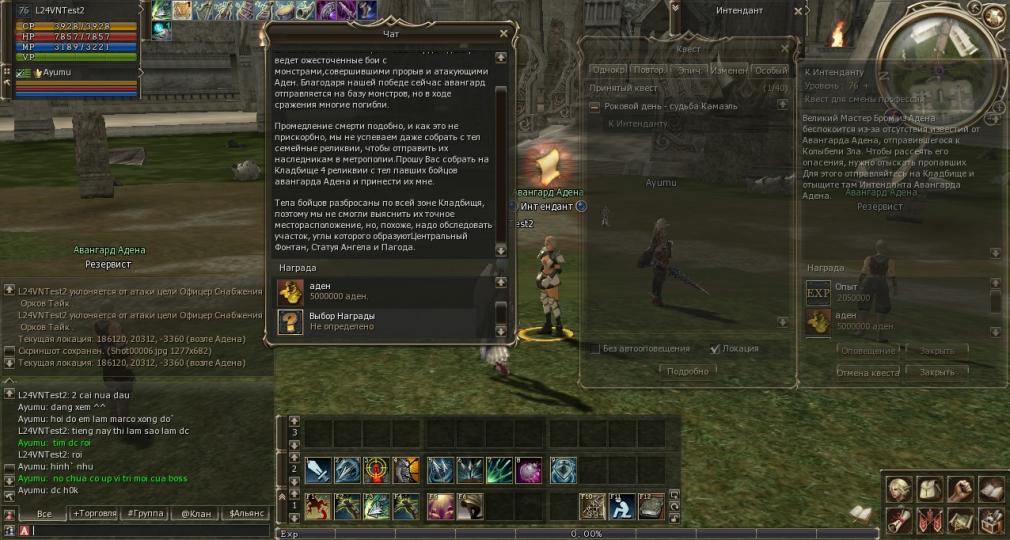Image resolution: width=1010 pixels, height=540 pixels.
Task: Select the Особый quest tab
Action: click(x=770, y=70)
